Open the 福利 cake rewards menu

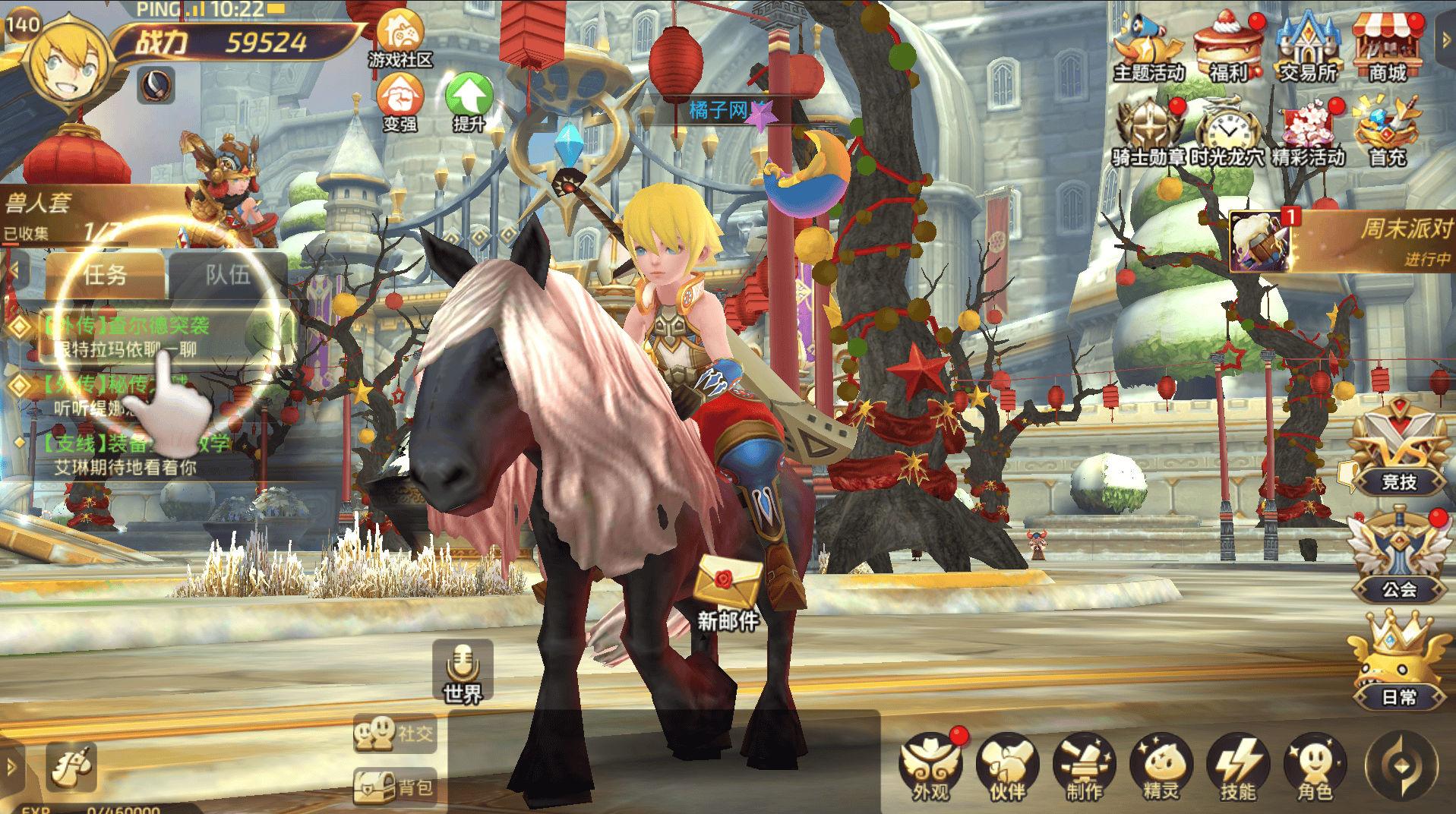click(x=1227, y=46)
